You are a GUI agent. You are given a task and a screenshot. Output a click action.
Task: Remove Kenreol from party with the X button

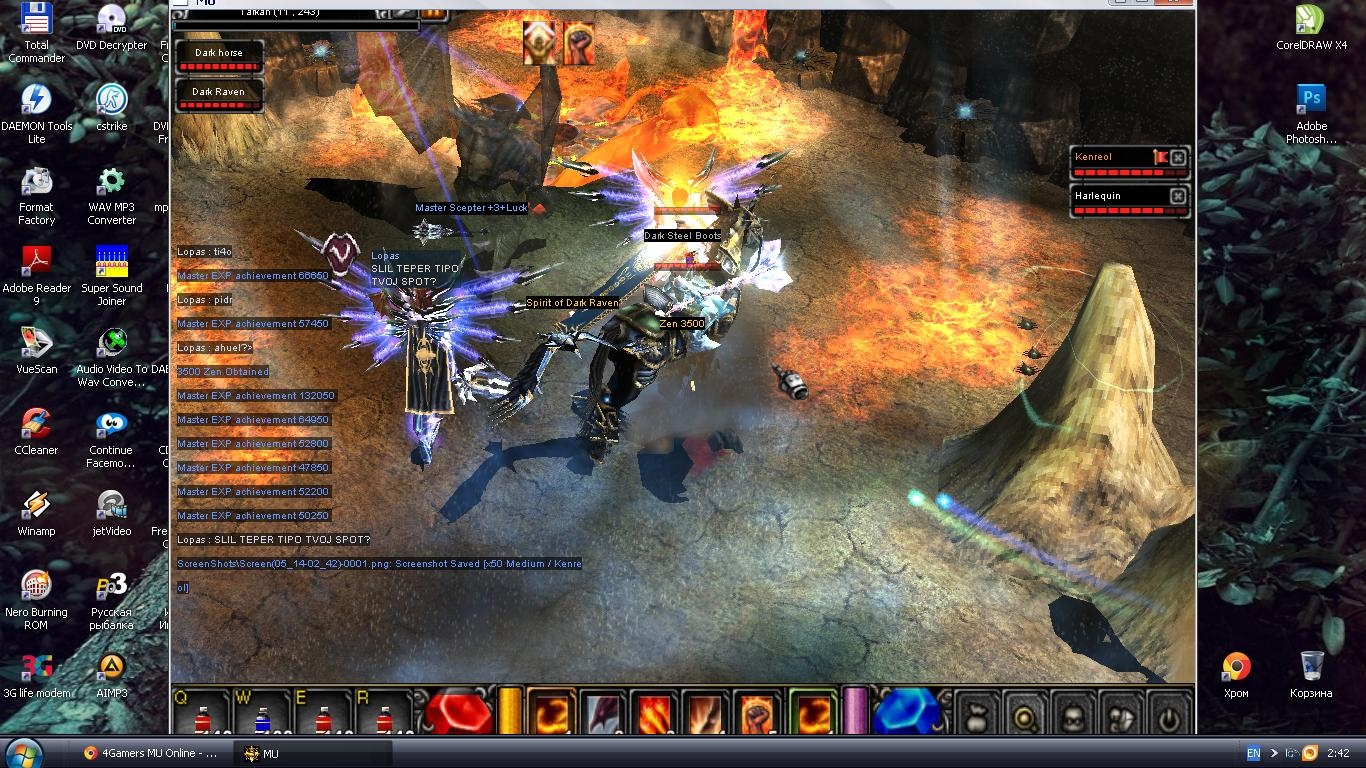[x=1178, y=158]
